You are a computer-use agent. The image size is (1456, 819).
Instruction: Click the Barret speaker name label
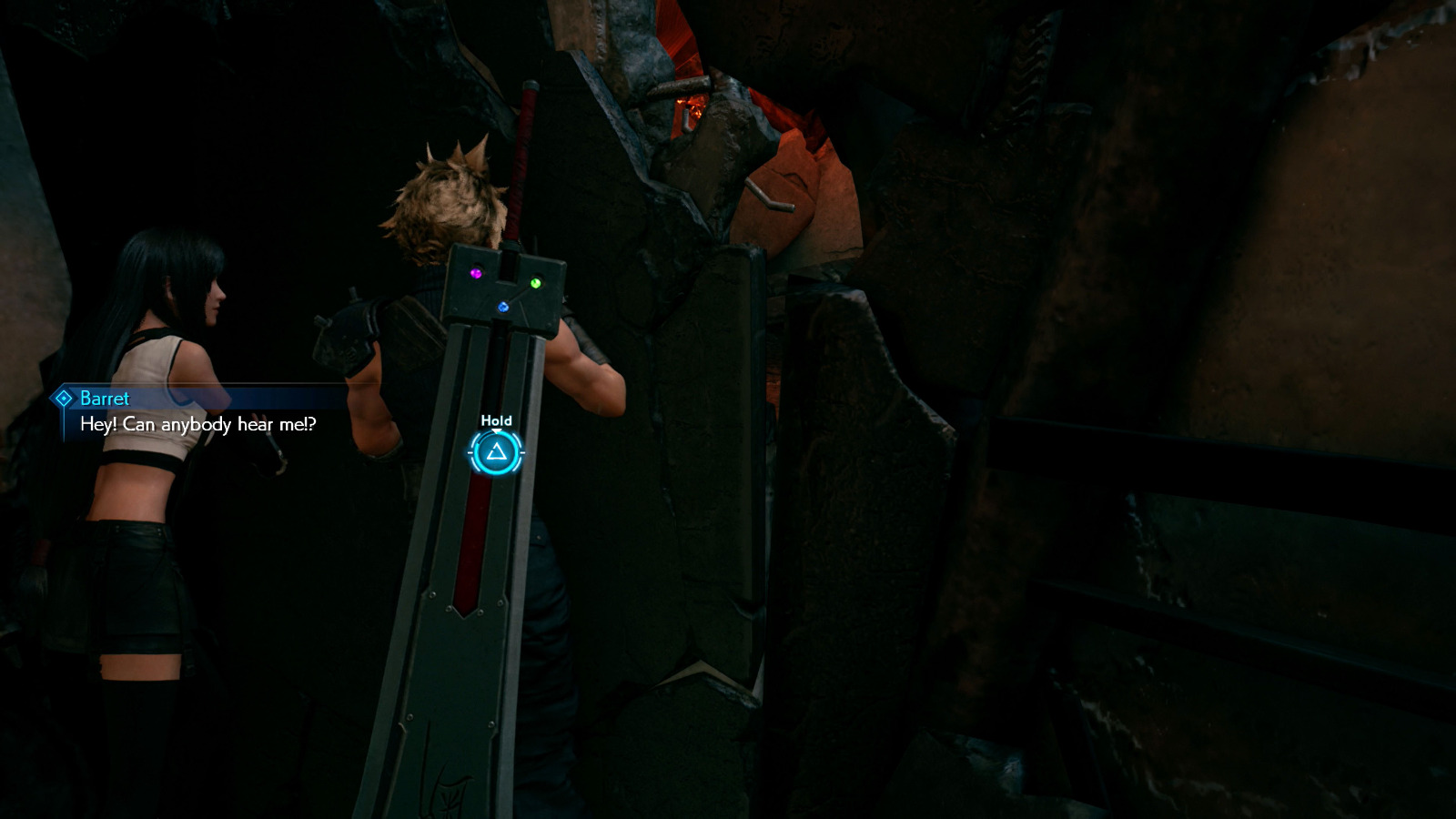click(103, 398)
